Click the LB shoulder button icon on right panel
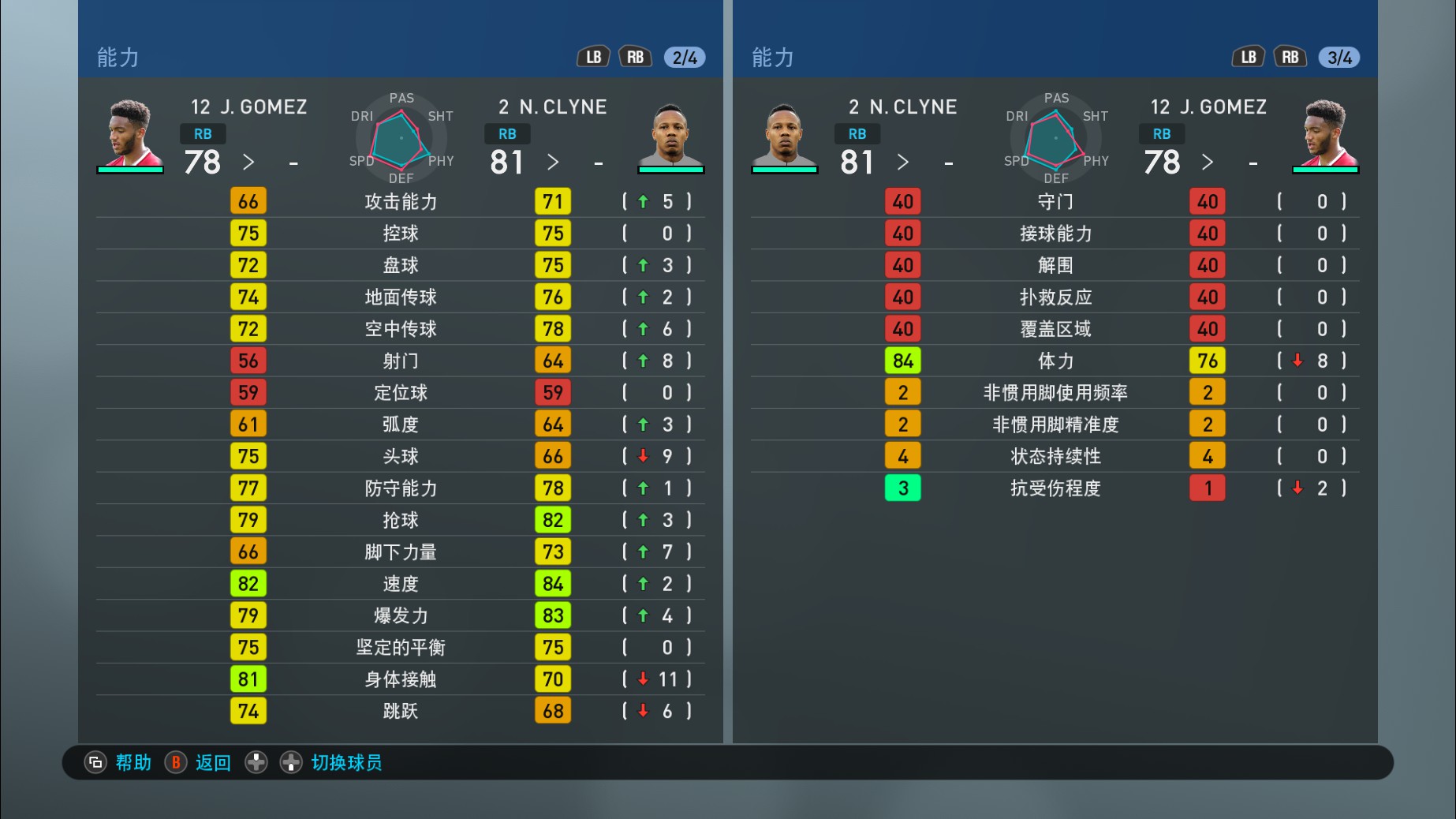Image resolution: width=1456 pixels, height=819 pixels. (x=1248, y=57)
